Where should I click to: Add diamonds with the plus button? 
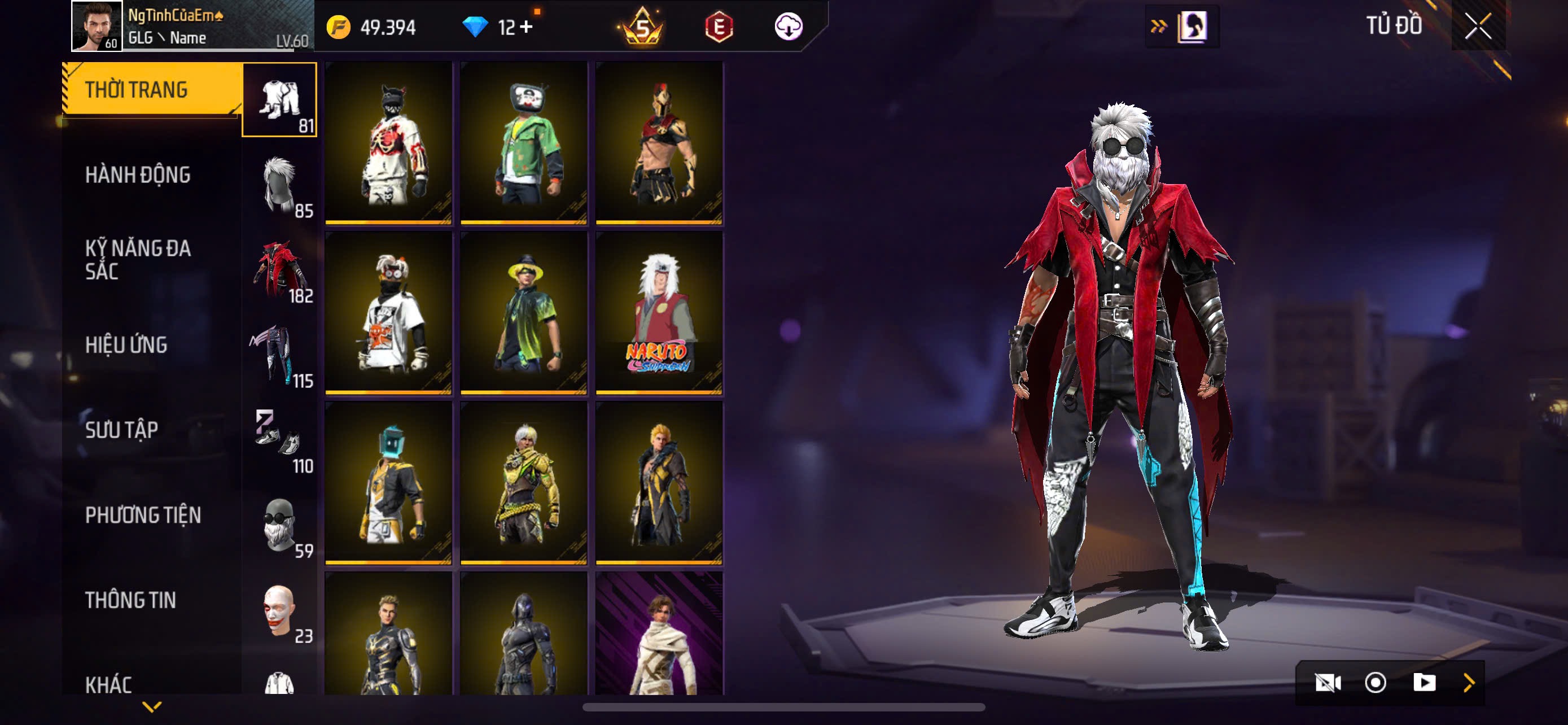(x=526, y=27)
